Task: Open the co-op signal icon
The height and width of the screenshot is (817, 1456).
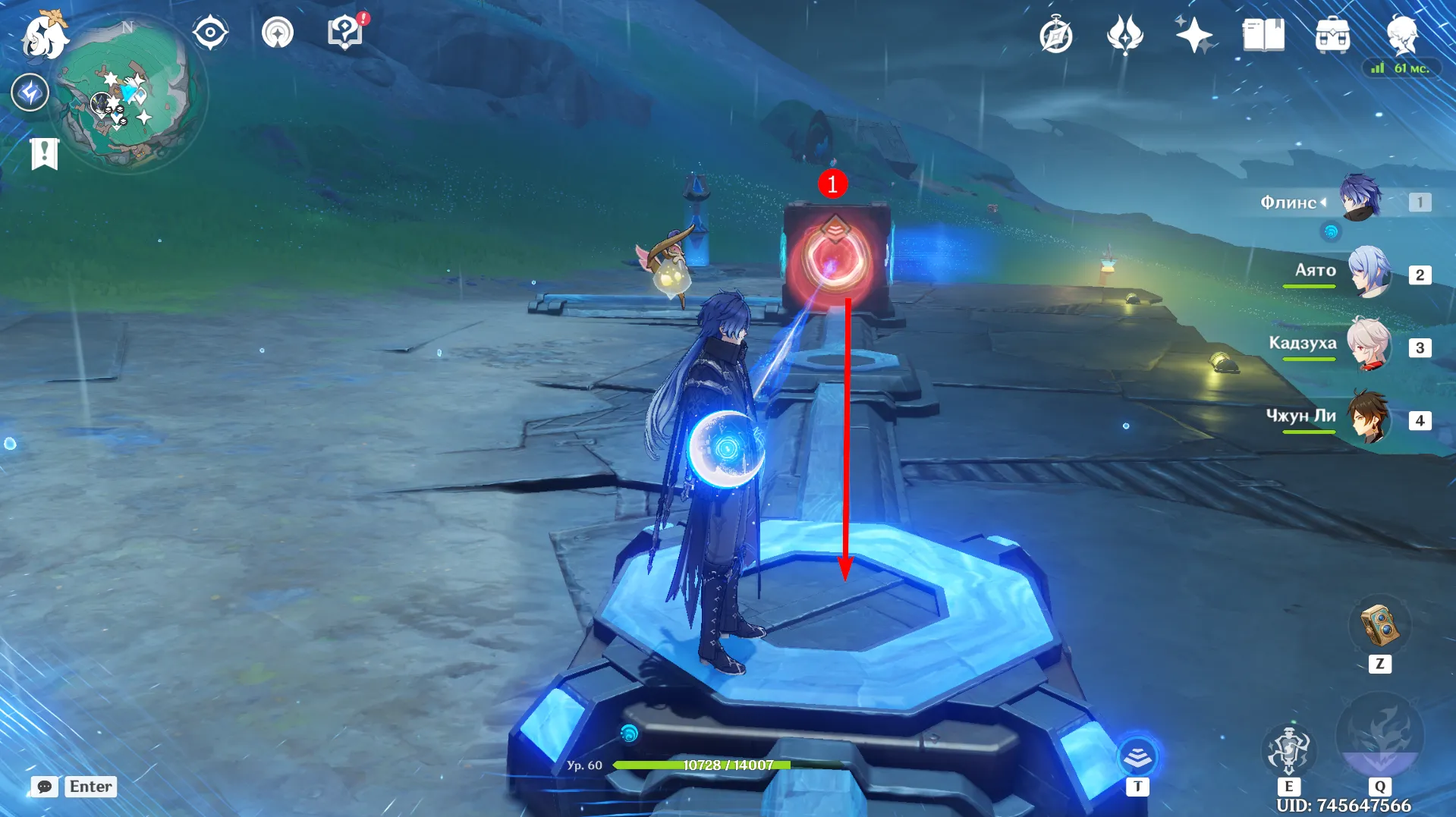Action: 278,33
